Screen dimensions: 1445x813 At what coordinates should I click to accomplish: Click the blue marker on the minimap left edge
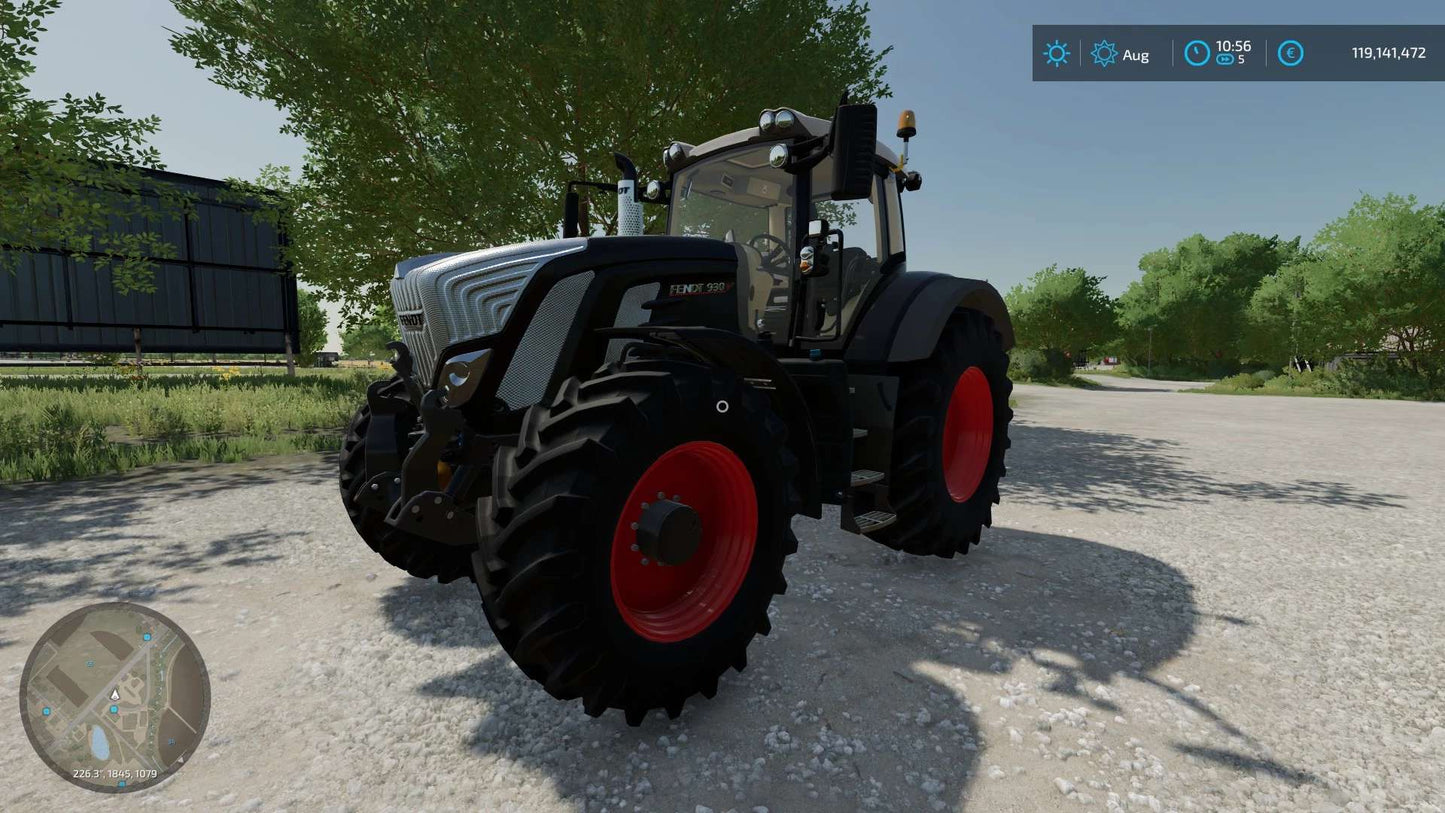click(45, 713)
